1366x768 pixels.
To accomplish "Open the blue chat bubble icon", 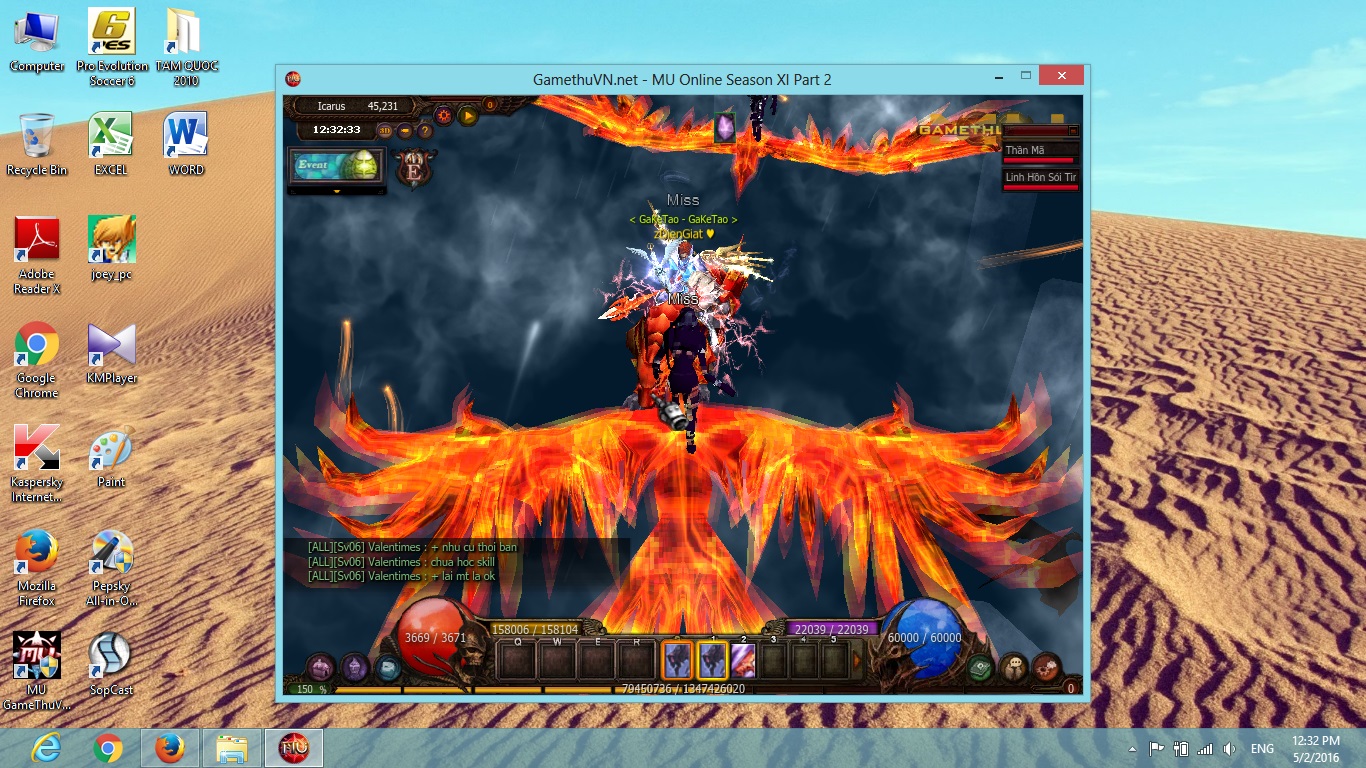I will click(388, 667).
